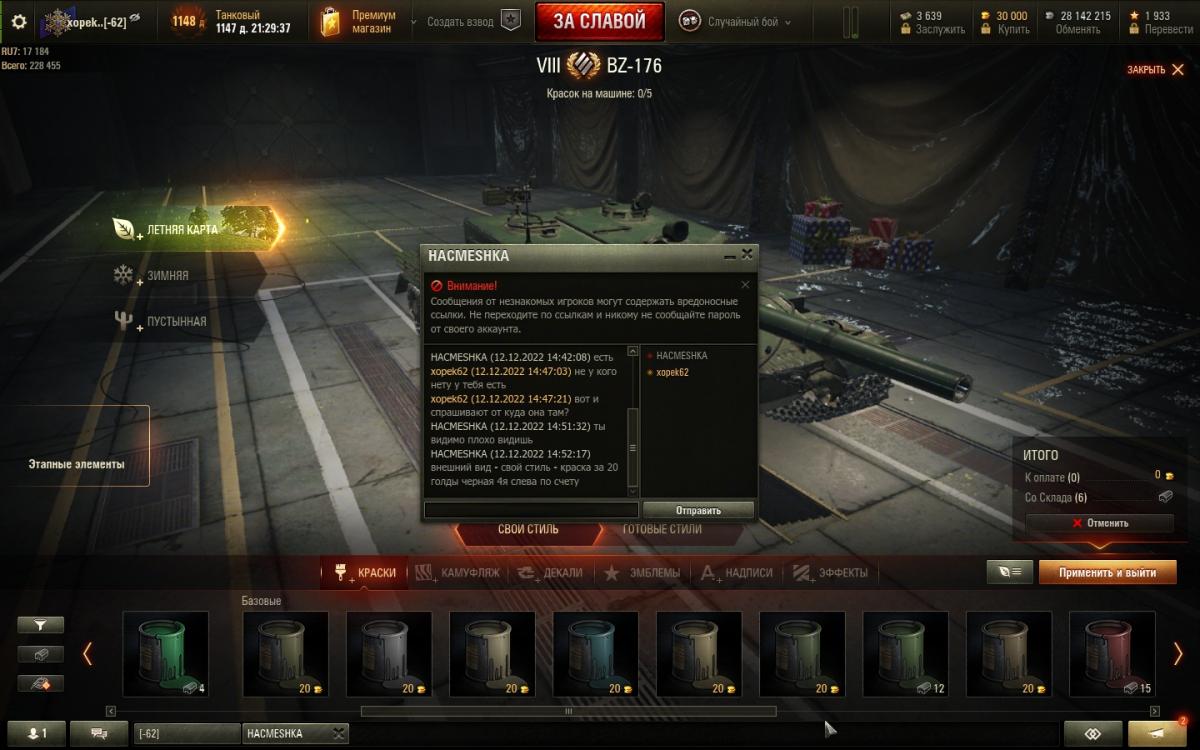
Task: Click the red За славой battle button
Action: [600, 21]
